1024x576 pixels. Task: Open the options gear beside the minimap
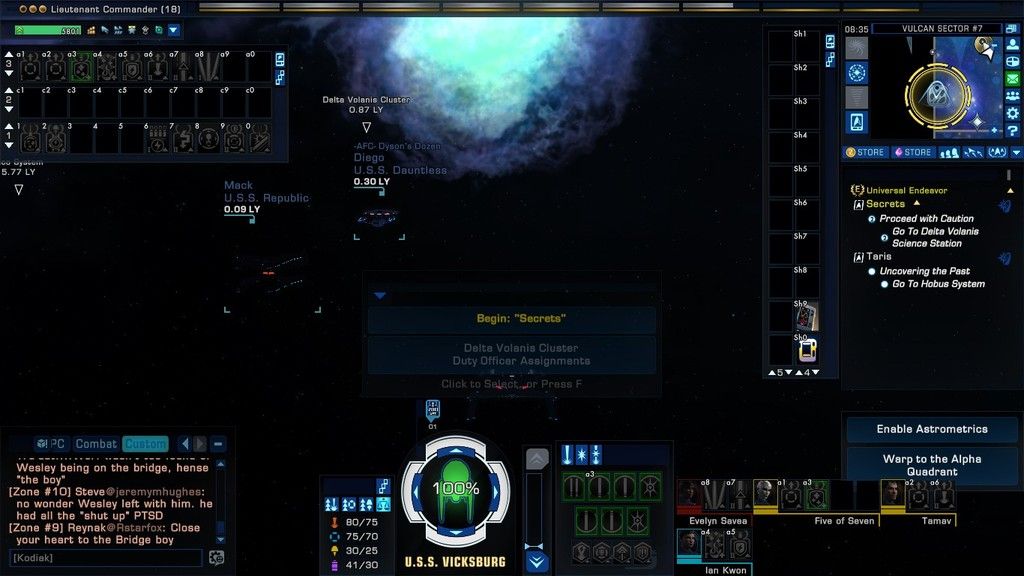tap(1012, 113)
